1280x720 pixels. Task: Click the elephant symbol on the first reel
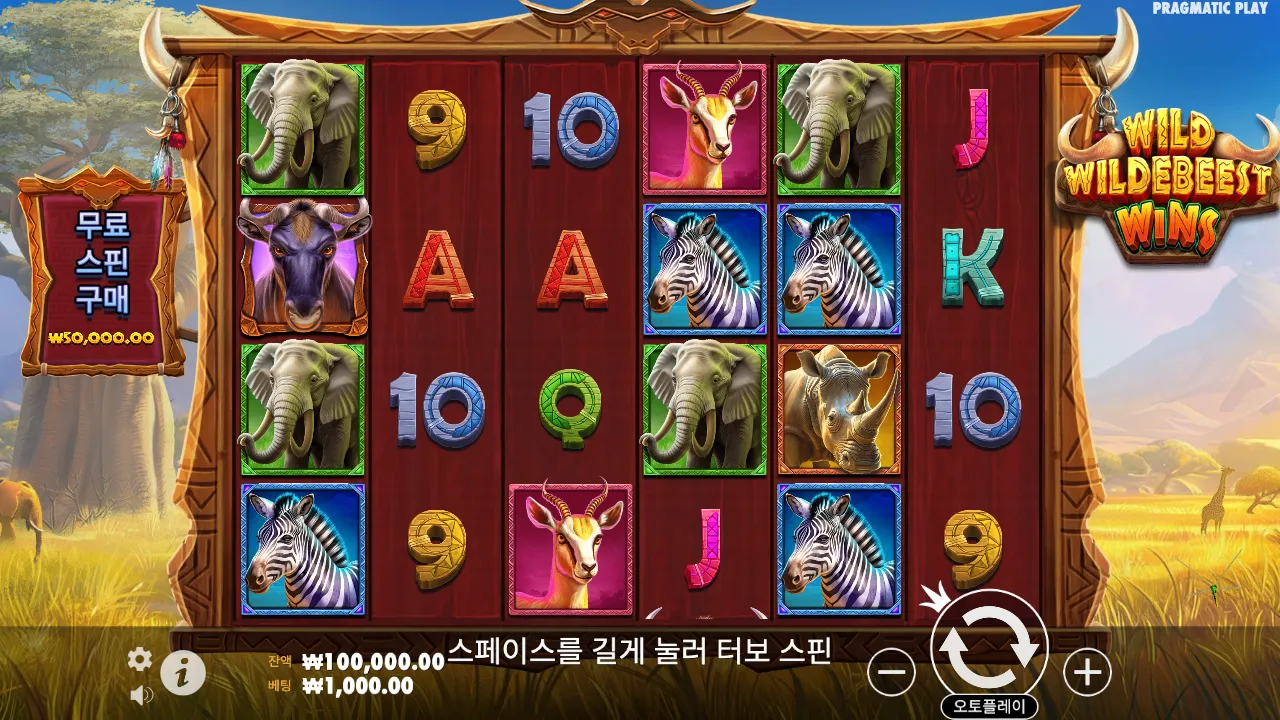pos(300,130)
